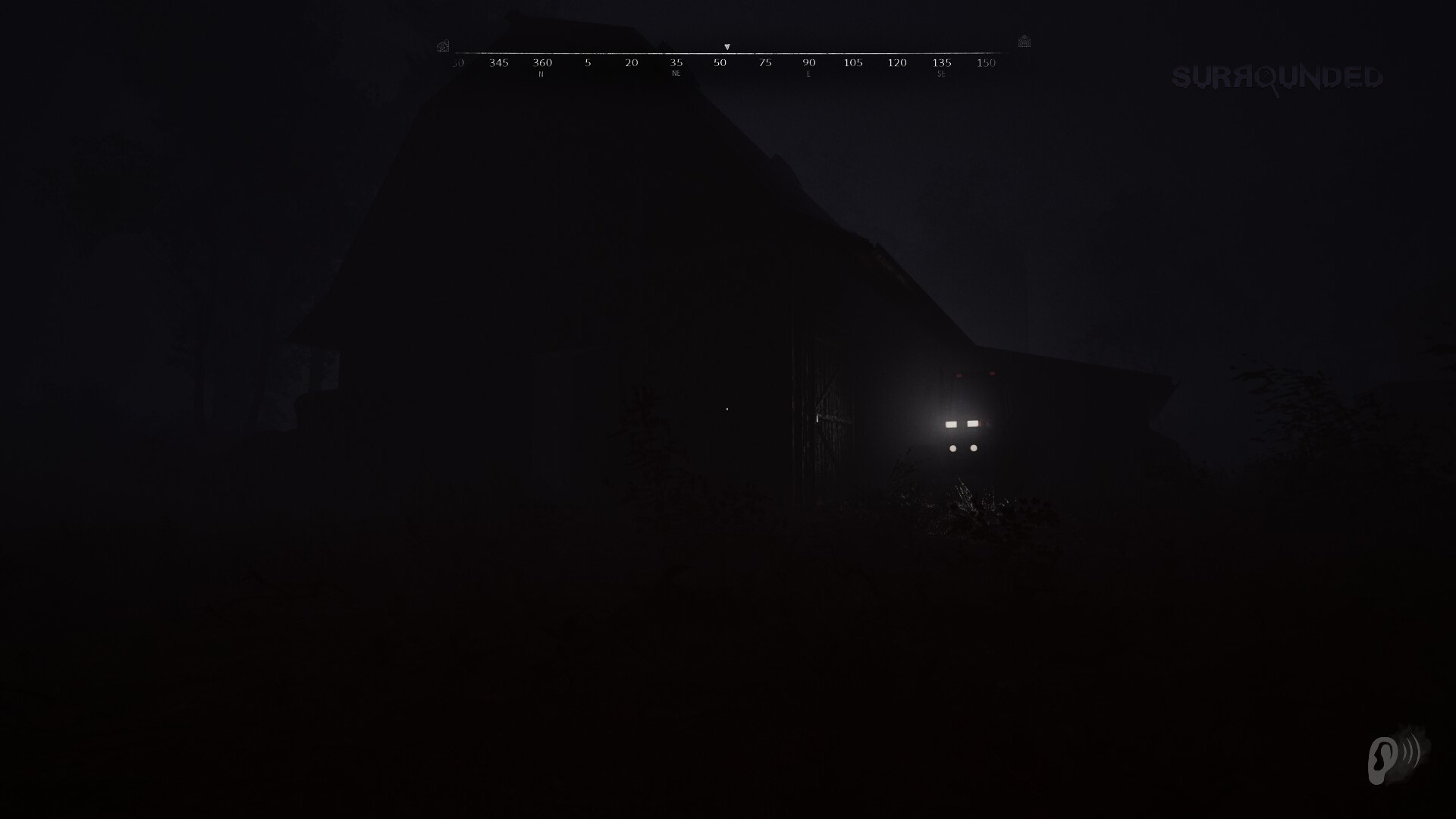Click the 150 heading at the compass end
1456x819 pixels.
coord(985,63)
